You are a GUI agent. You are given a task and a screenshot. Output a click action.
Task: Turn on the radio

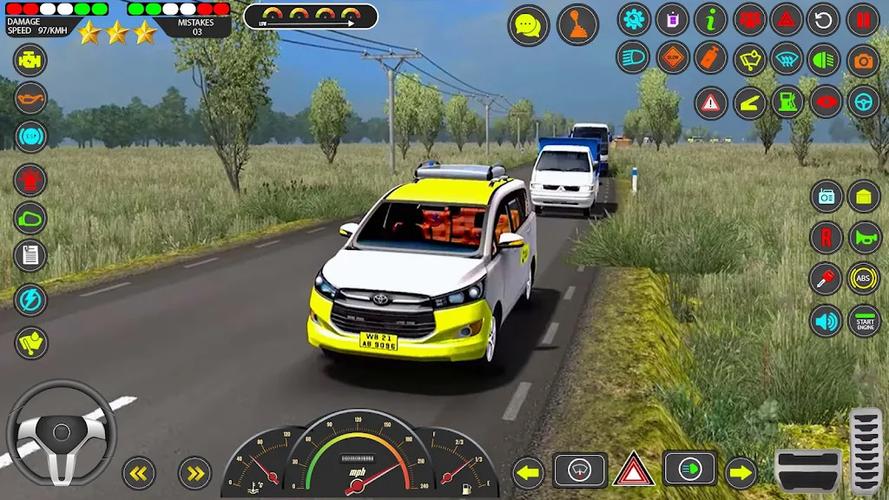click(x=826, y=196)
